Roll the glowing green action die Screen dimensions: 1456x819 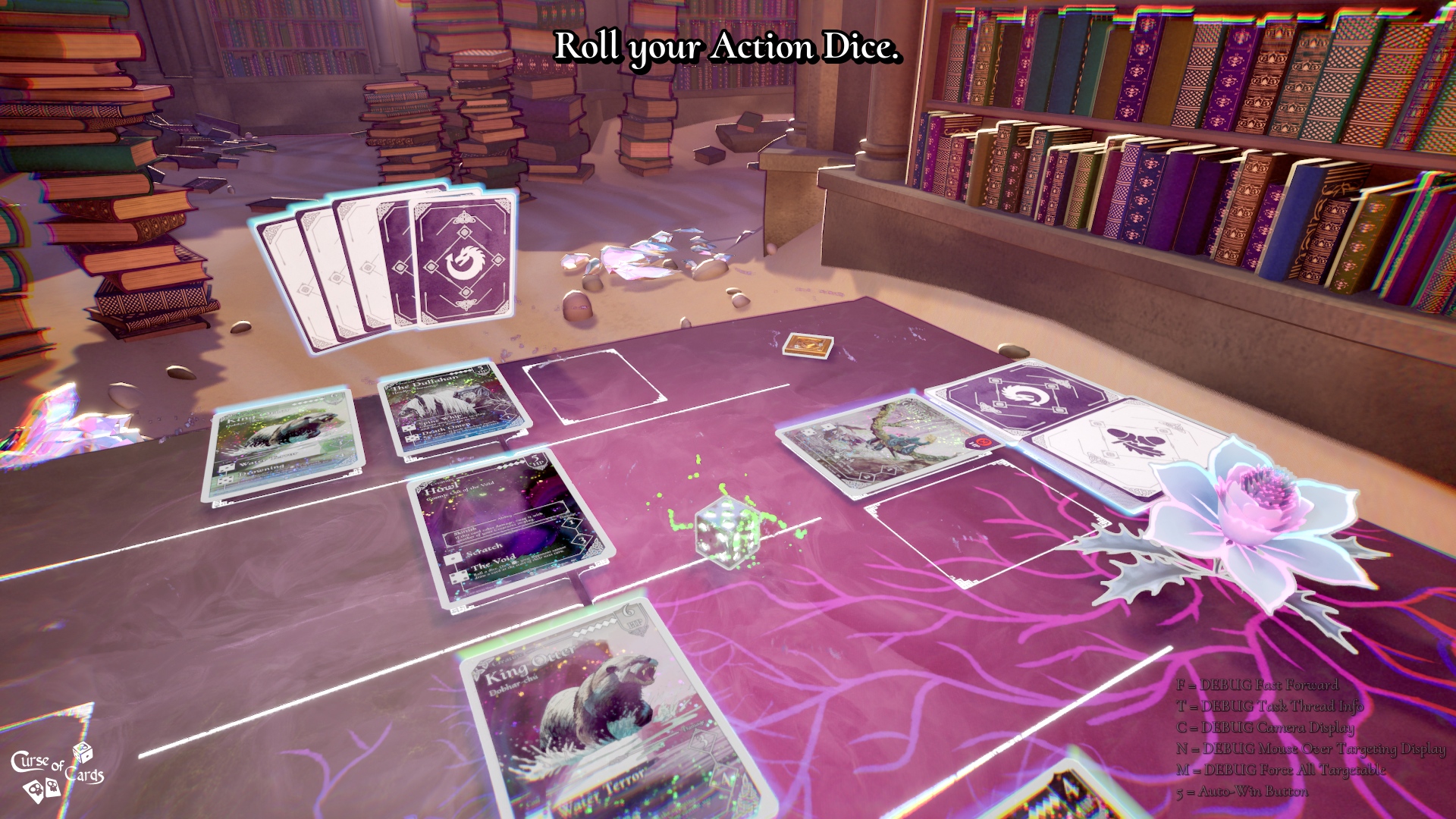point(726,532)
